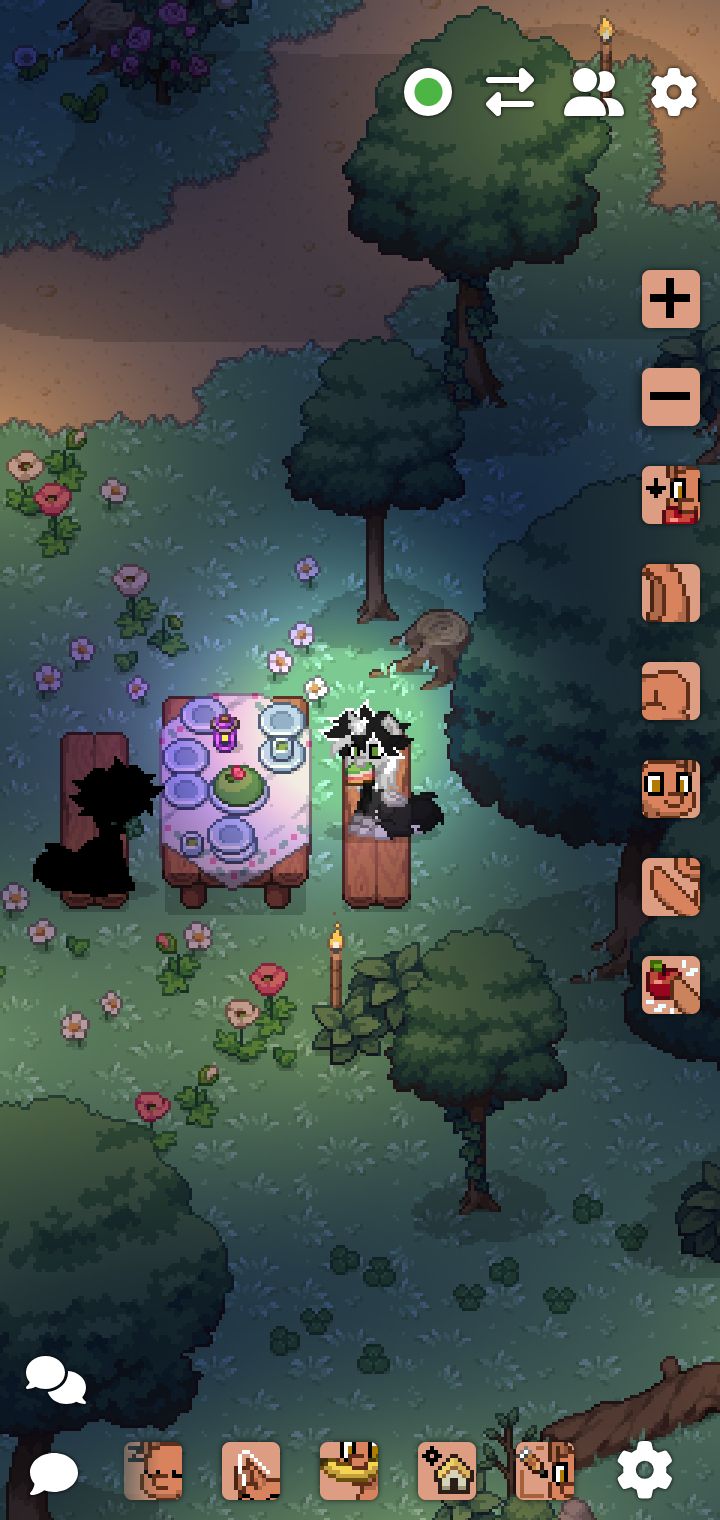Activate the sleeping pony action
720x1520 pixels.
pos(153,1471)
